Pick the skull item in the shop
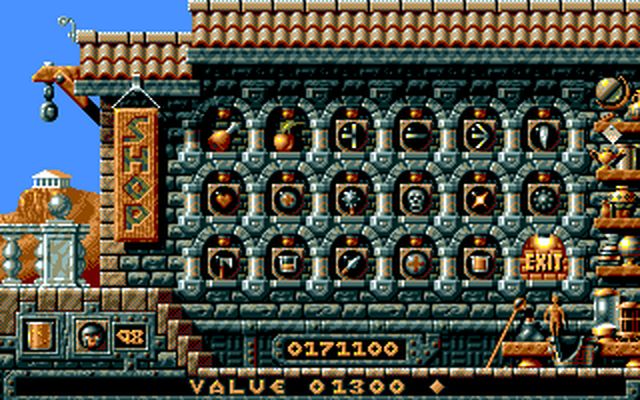This screenshot has height=400, width=640. (x=415, y=199)
